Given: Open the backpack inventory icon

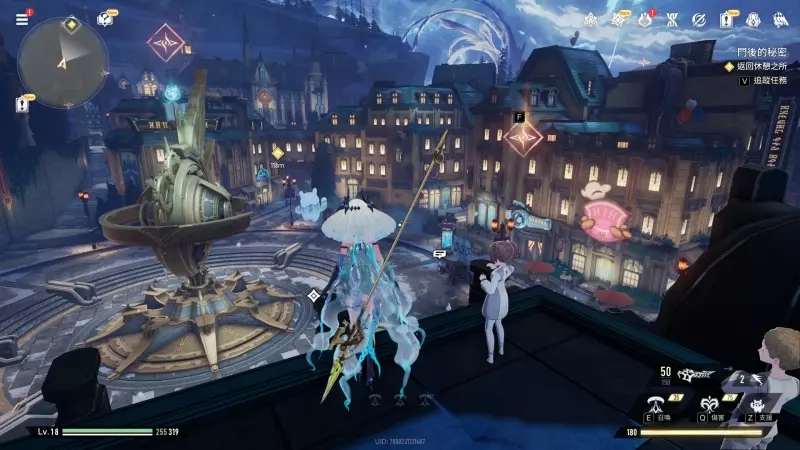Looking at the screenshot, I should pyautogui.click(x=752, y=18).
